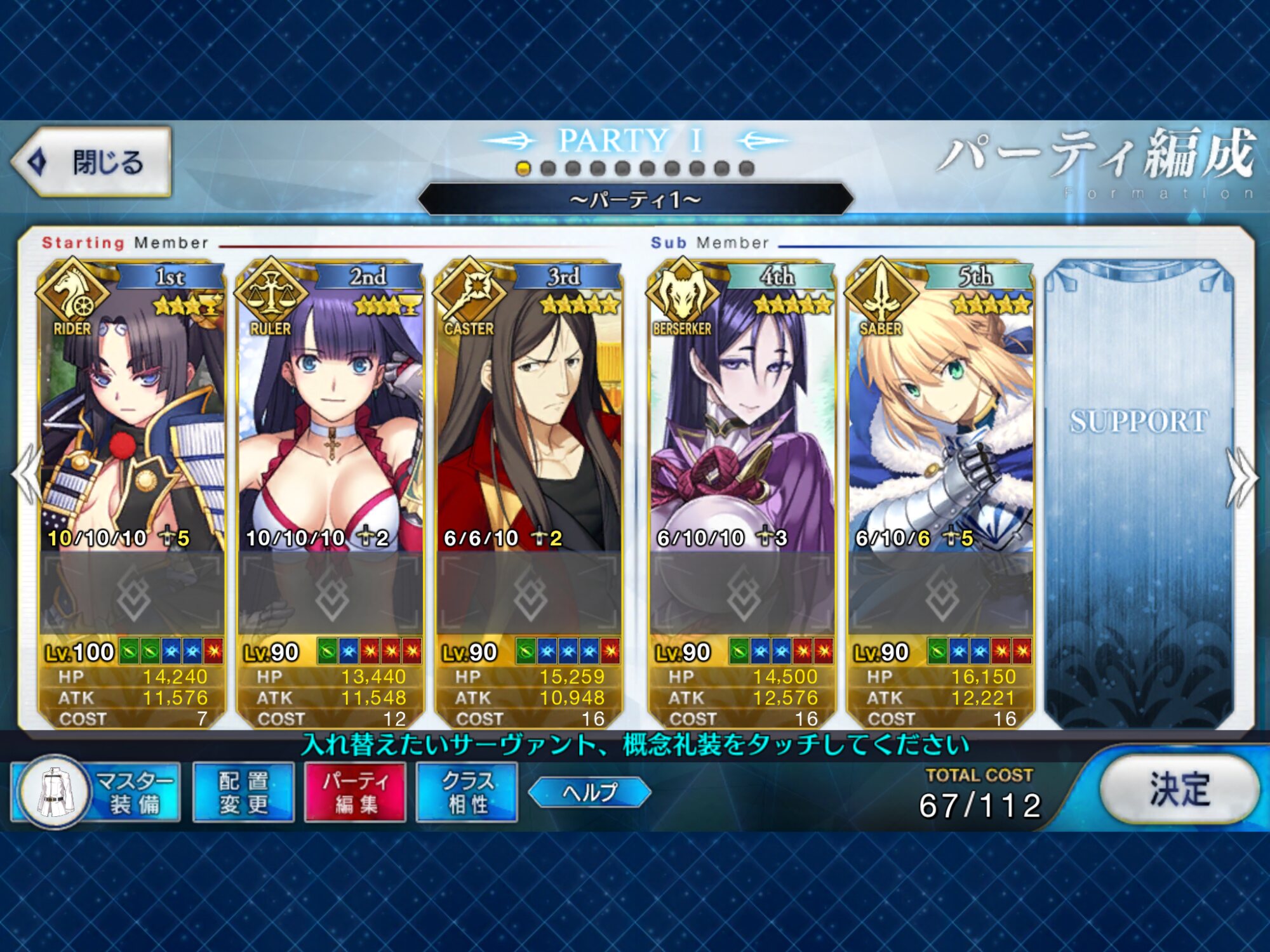Screen dimensions: 1270x952
Task: Select the パーティ編集 party edit button
Action: pyautogui.click(x=356, y=792)
